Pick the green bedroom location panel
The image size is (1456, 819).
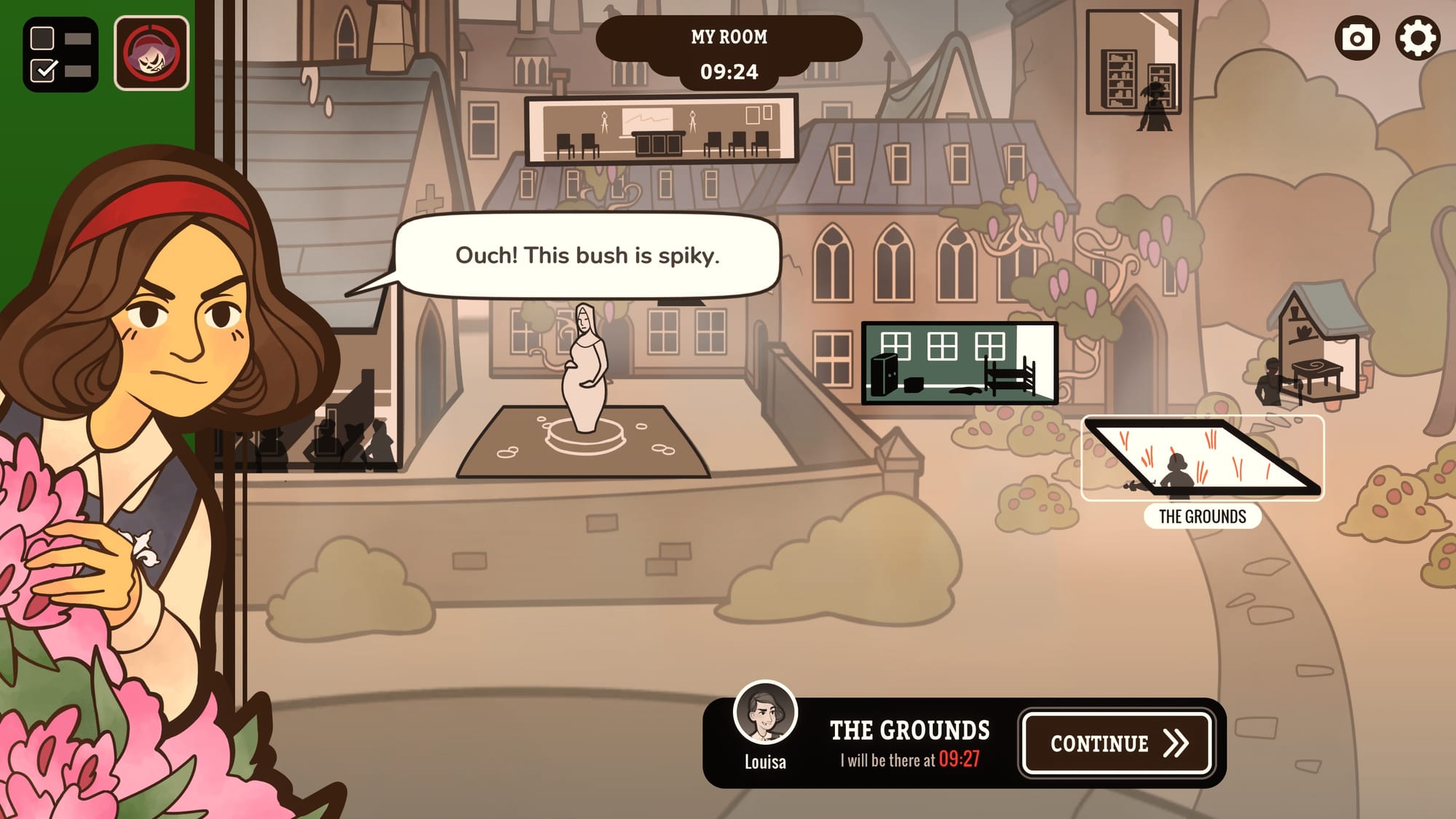pyautogui.click(x=959, y=363)
